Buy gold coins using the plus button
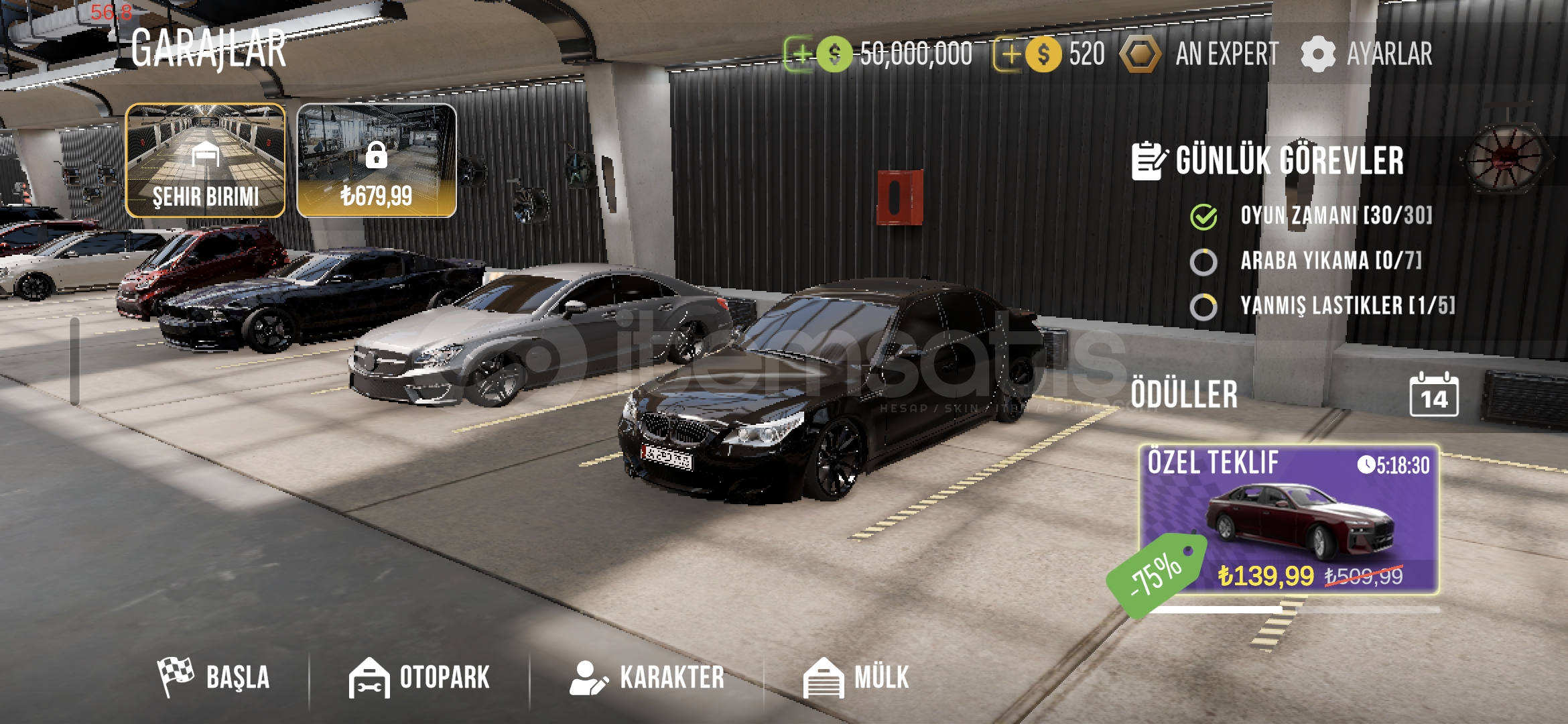Image resolution: width=1568 pixels, height=724 pixels. pyautogui.click(x=1009, y=54)
